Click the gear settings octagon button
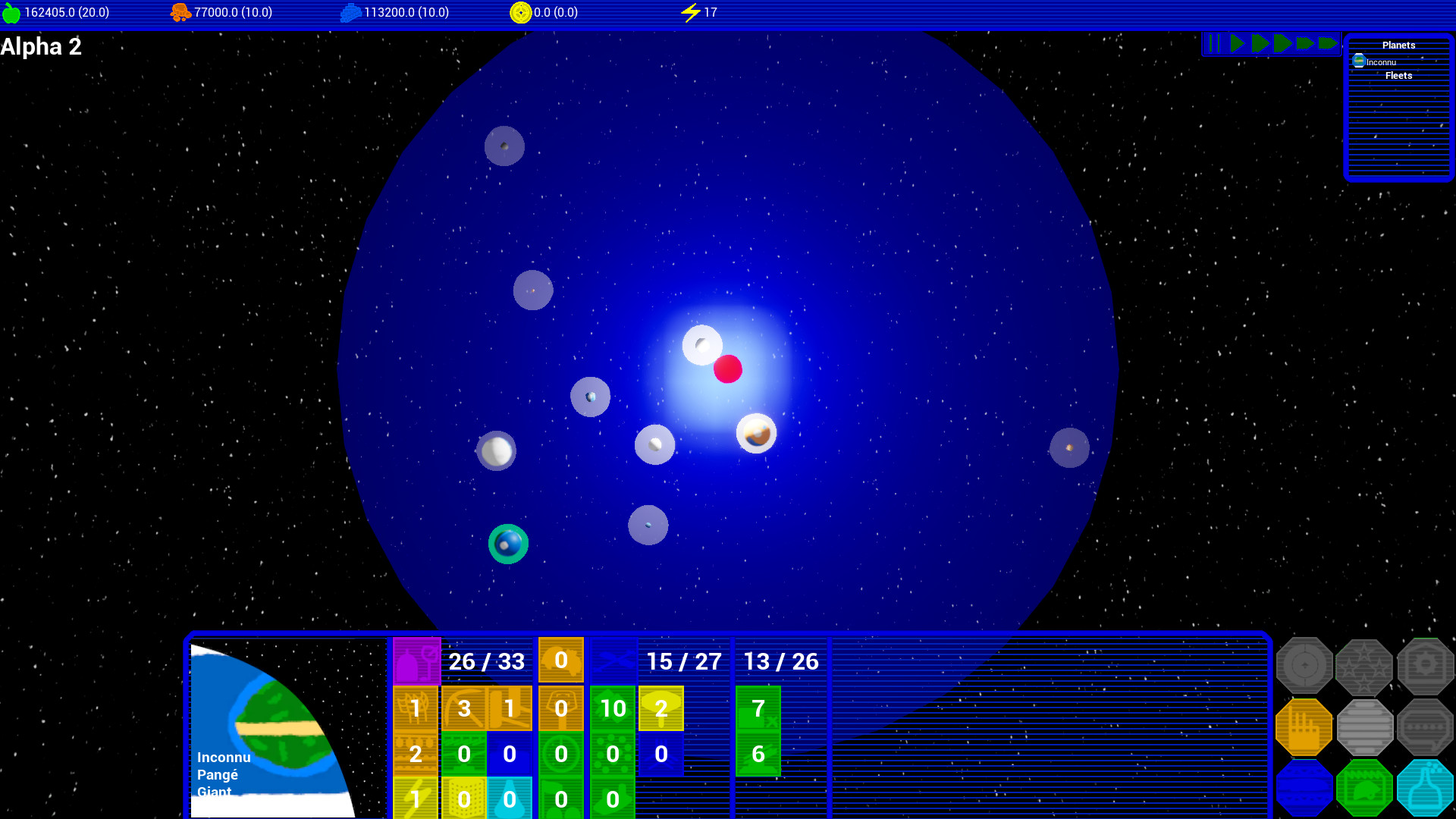The image size is (1456, 819). coord(1426,666)
